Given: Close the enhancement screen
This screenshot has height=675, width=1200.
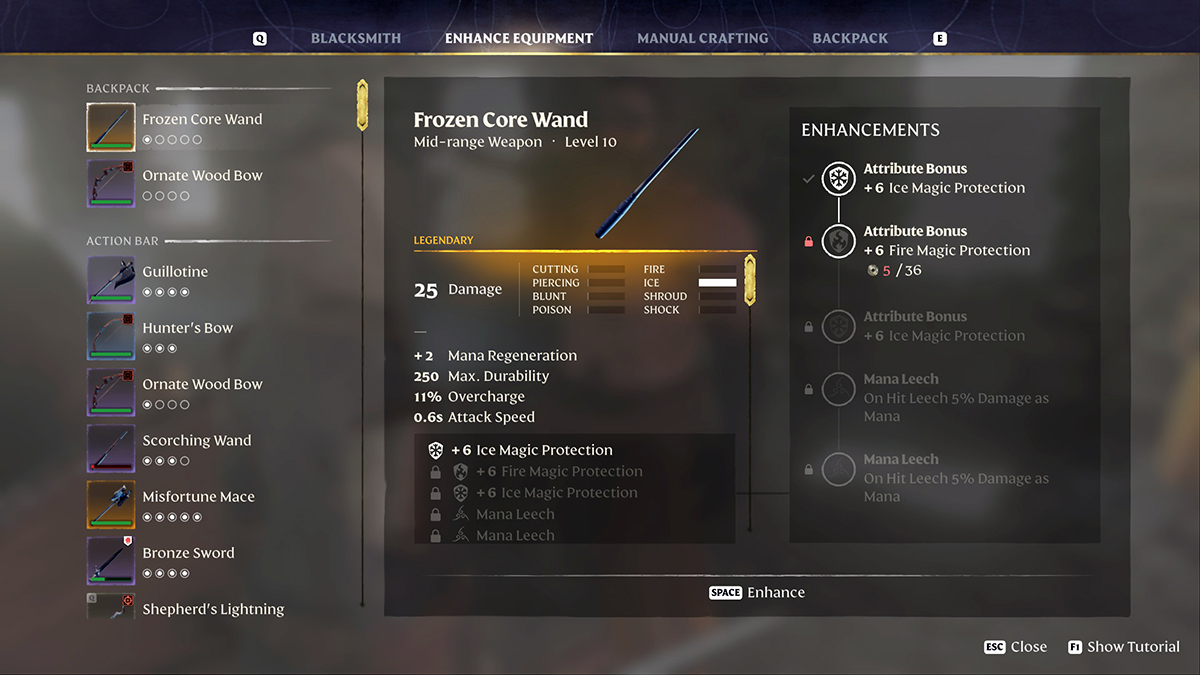Looking at the screenshot, I should click(x=1015, y=647).
